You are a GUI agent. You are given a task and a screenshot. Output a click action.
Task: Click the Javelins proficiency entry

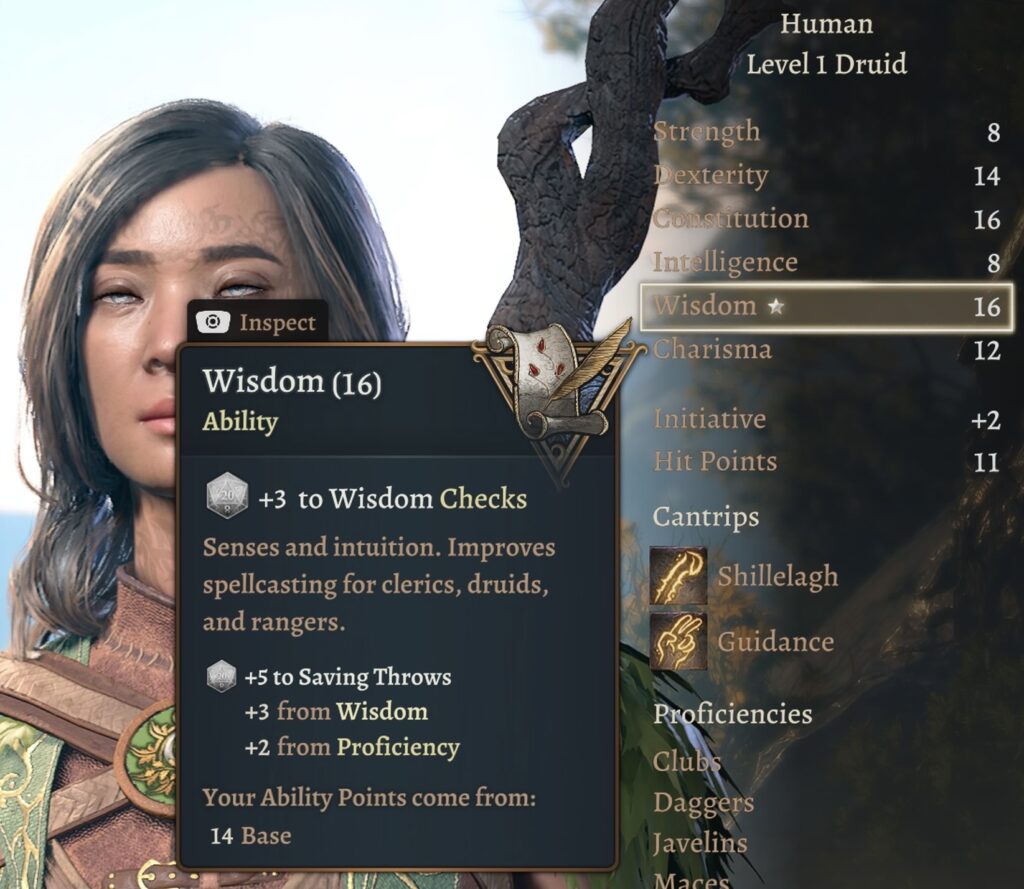pos(700,843)
